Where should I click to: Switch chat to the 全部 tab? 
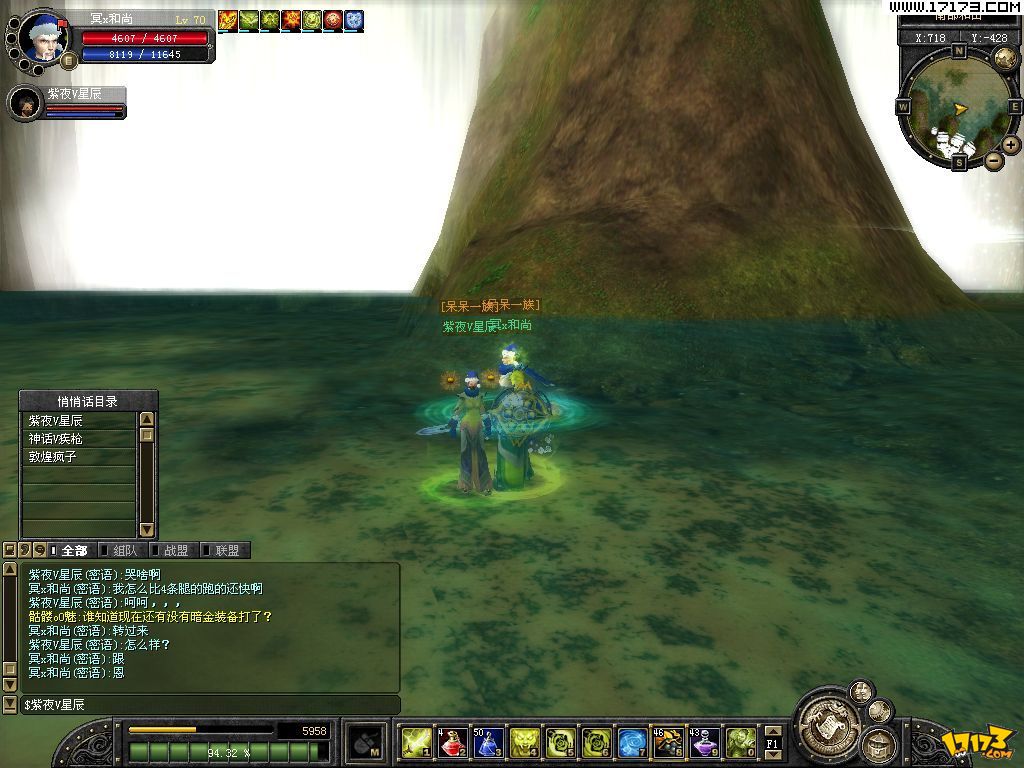(x=74, y=550)
